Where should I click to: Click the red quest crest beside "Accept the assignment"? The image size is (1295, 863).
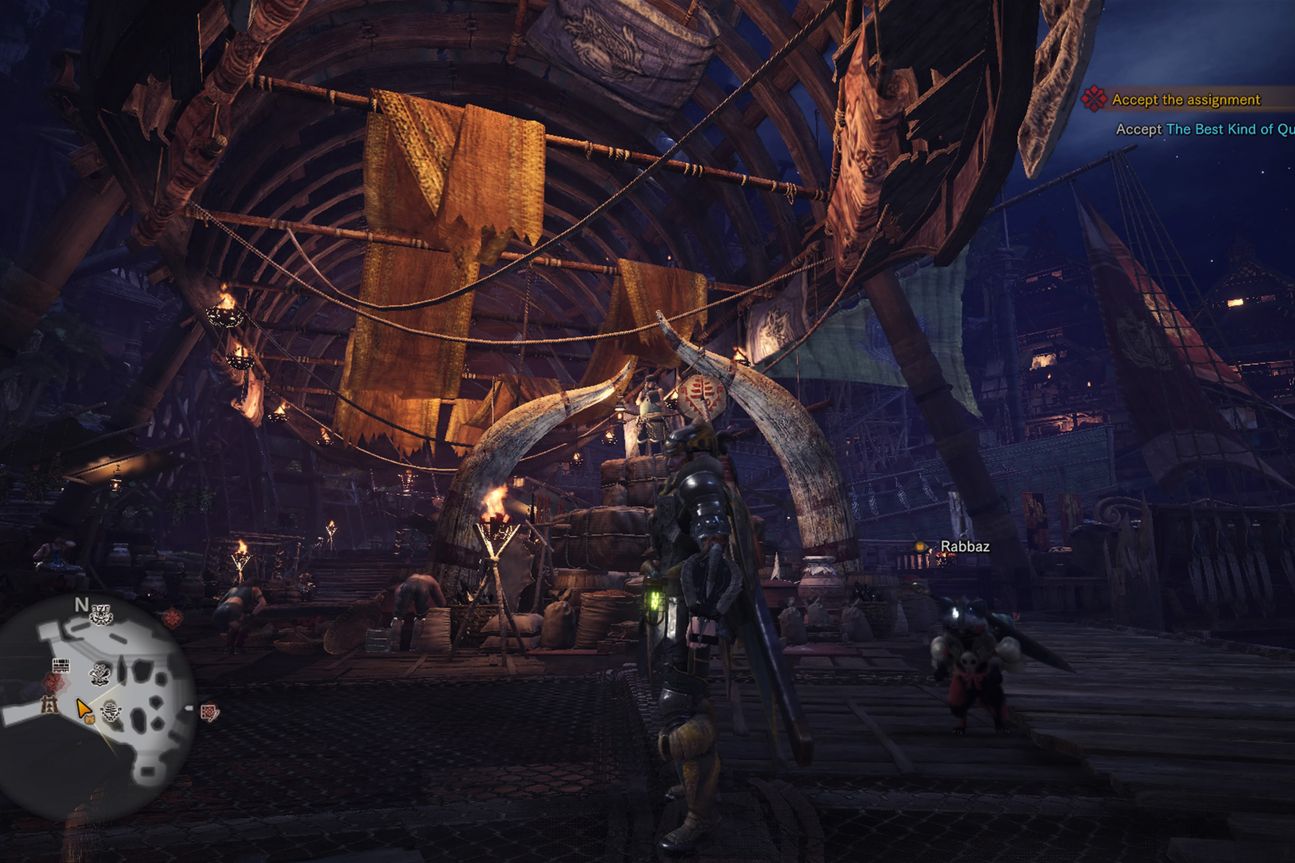[x=1095, y=100]
